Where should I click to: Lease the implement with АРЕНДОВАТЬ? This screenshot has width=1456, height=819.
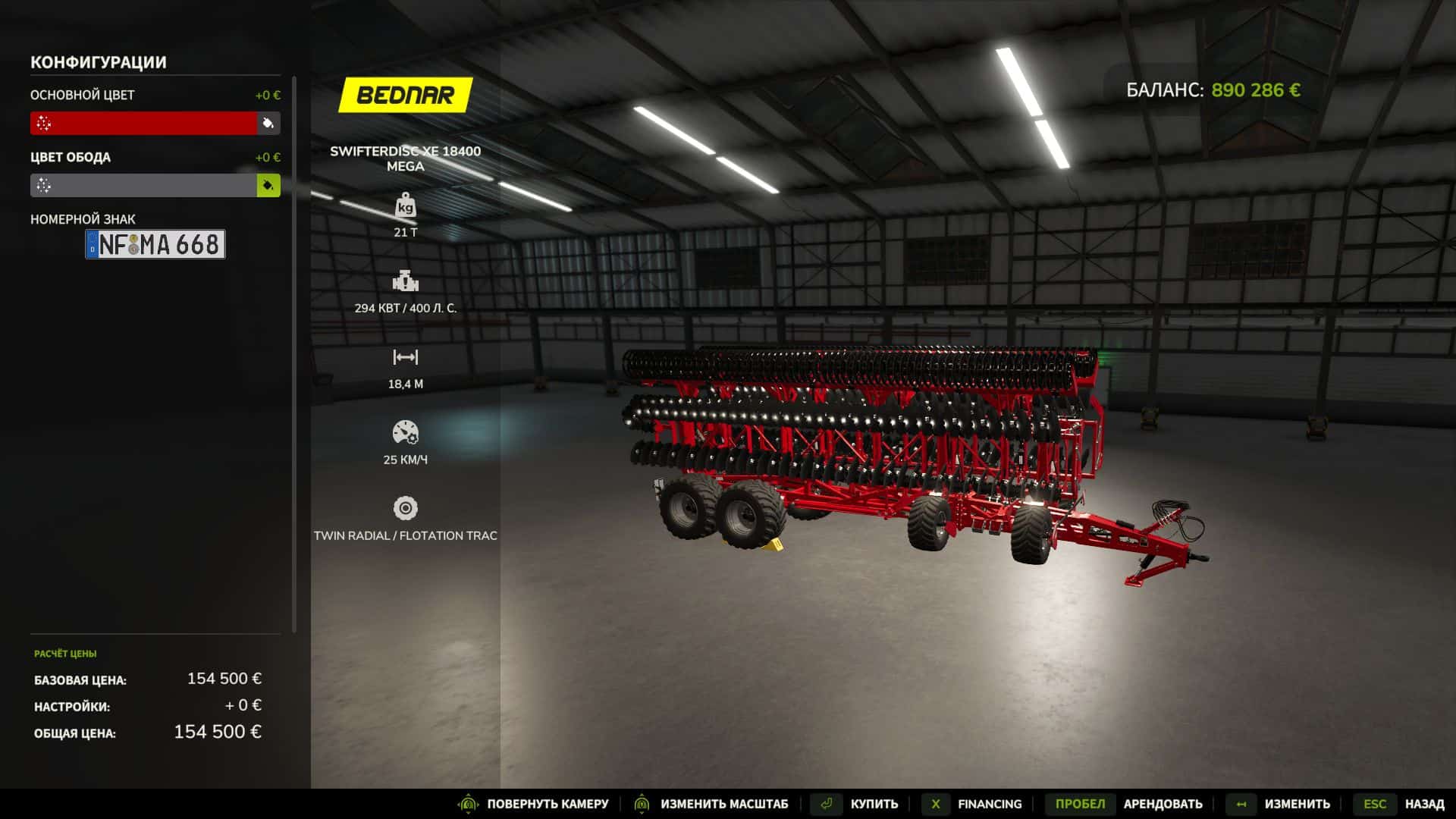tap(1163, 804)
